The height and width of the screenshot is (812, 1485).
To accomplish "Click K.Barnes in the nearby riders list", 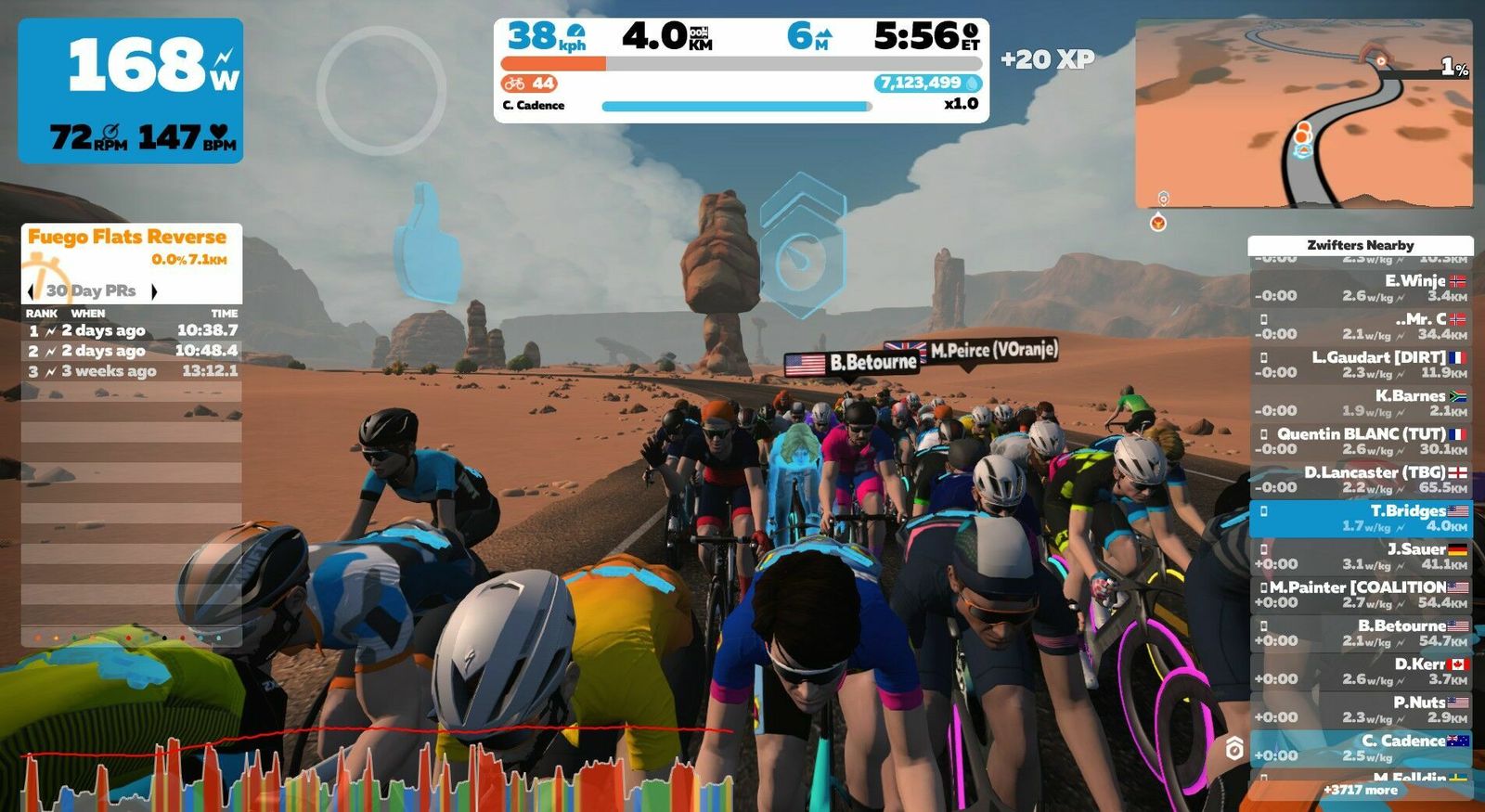I will (x=1360, y=403).
